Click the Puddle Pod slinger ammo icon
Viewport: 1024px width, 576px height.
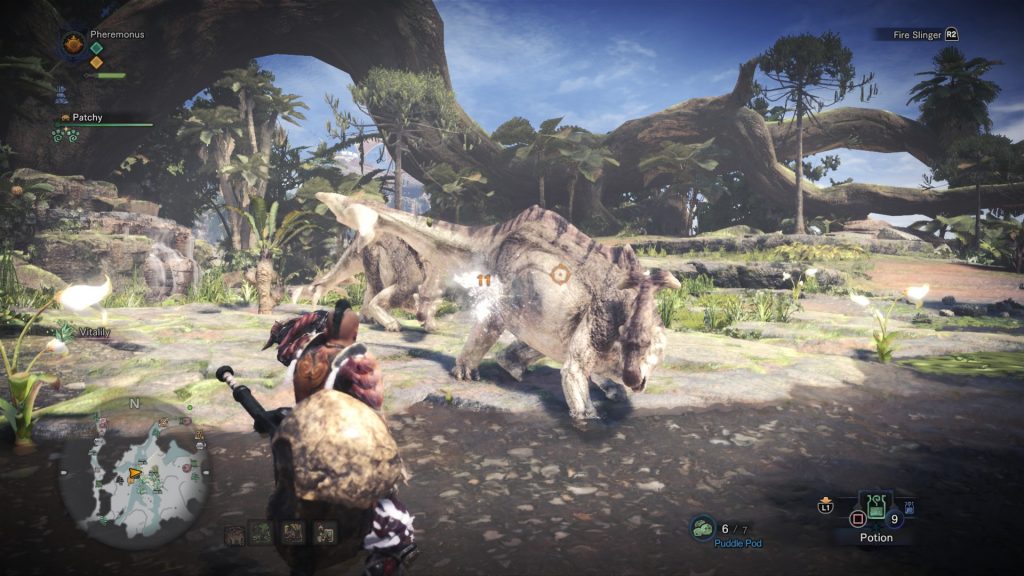[702, 528]
